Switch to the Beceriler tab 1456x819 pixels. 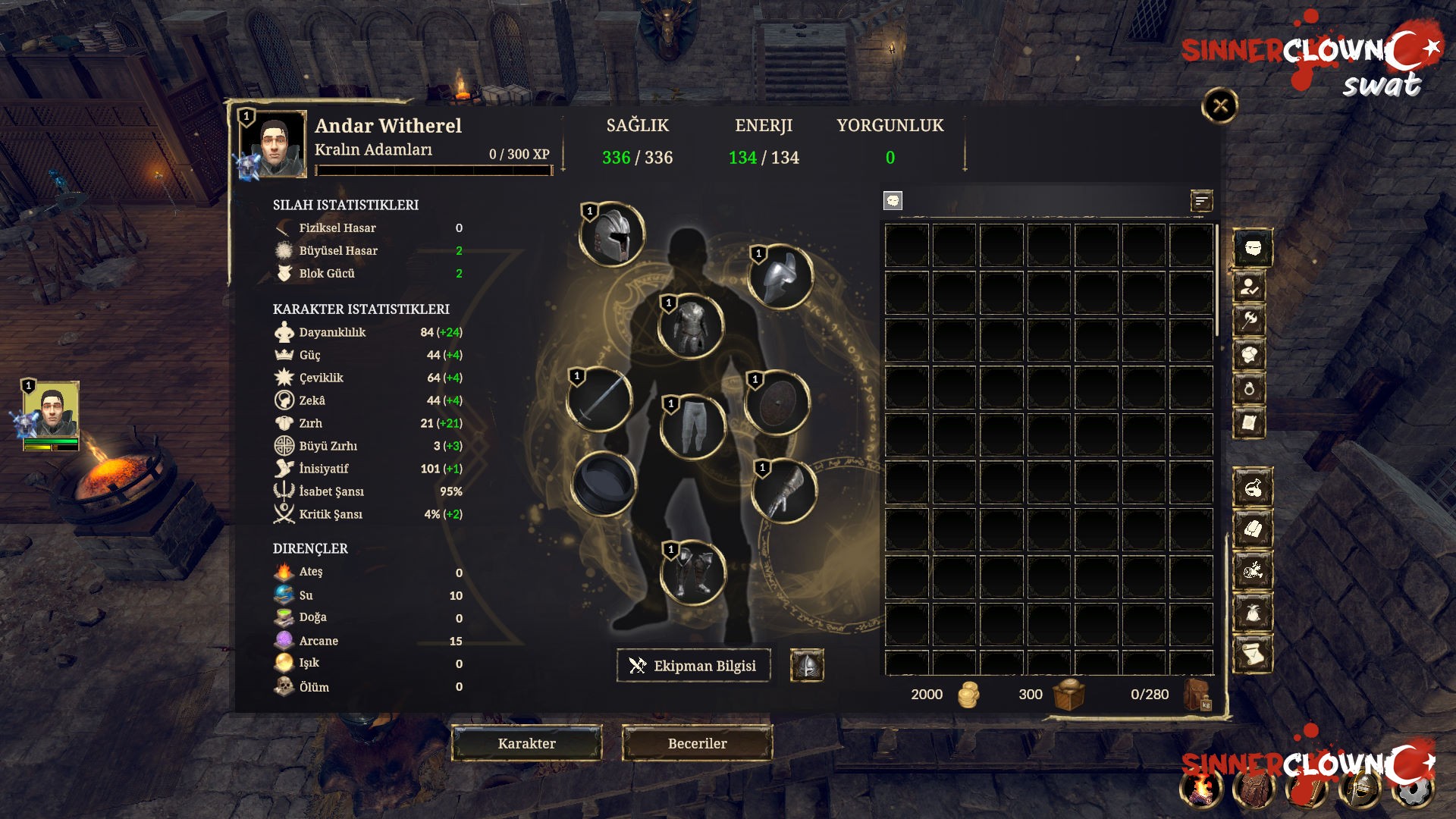coord(697,744)
